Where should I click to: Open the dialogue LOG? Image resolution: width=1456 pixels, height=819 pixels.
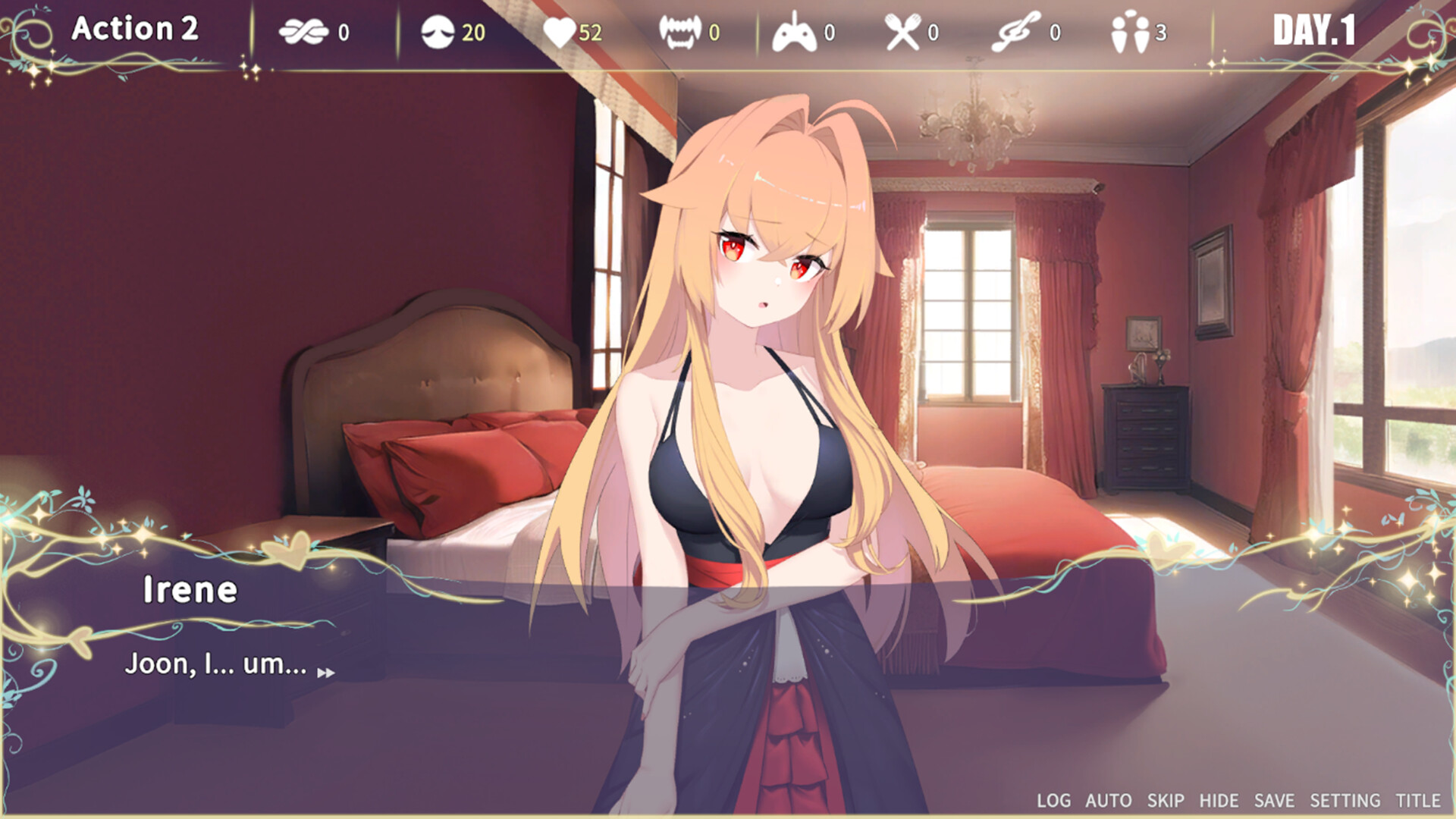pos(1053,800)
